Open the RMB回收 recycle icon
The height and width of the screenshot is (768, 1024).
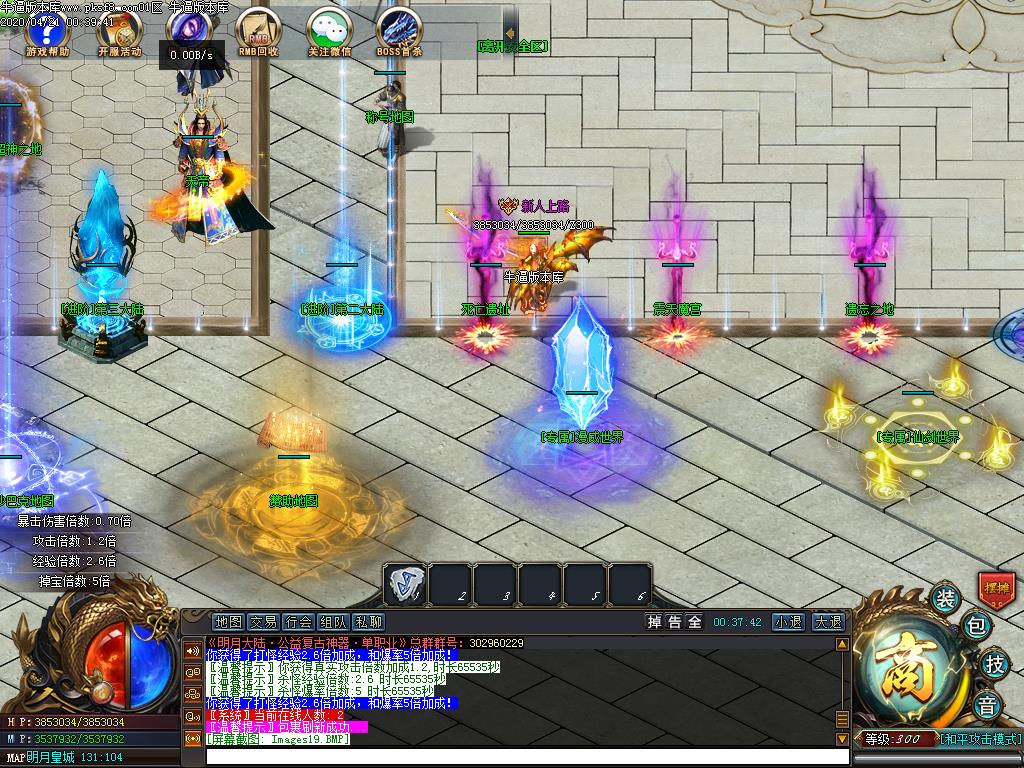click(x=258, y=30)
